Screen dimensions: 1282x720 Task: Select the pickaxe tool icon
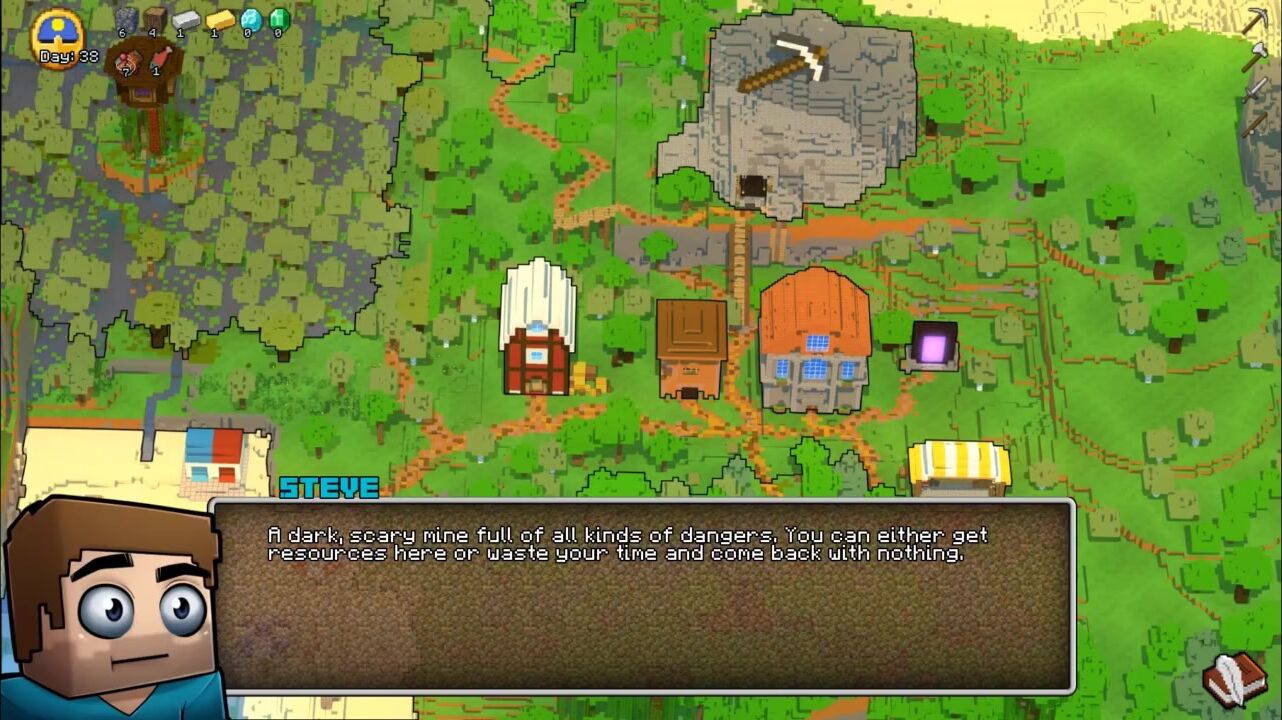pyautogui.click(x=1255, y=21)
